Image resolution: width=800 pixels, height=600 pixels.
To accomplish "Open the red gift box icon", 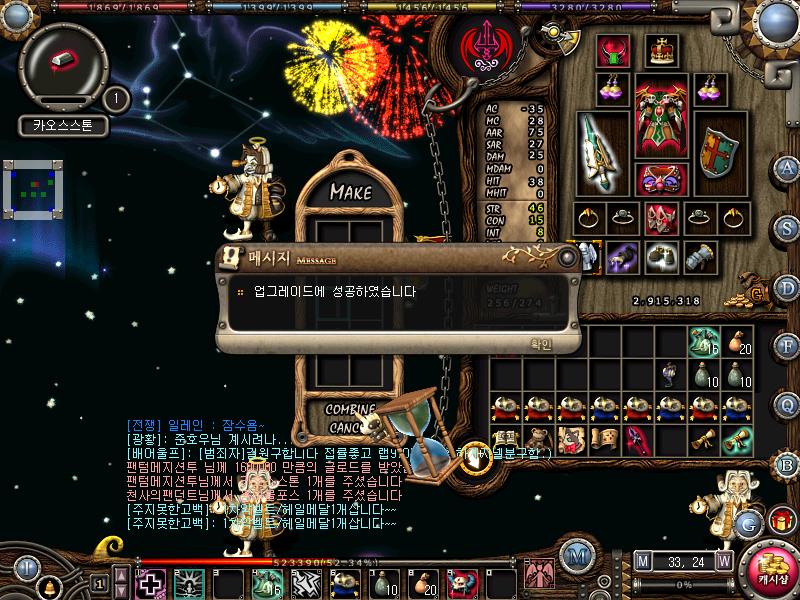I will [778, 520].
